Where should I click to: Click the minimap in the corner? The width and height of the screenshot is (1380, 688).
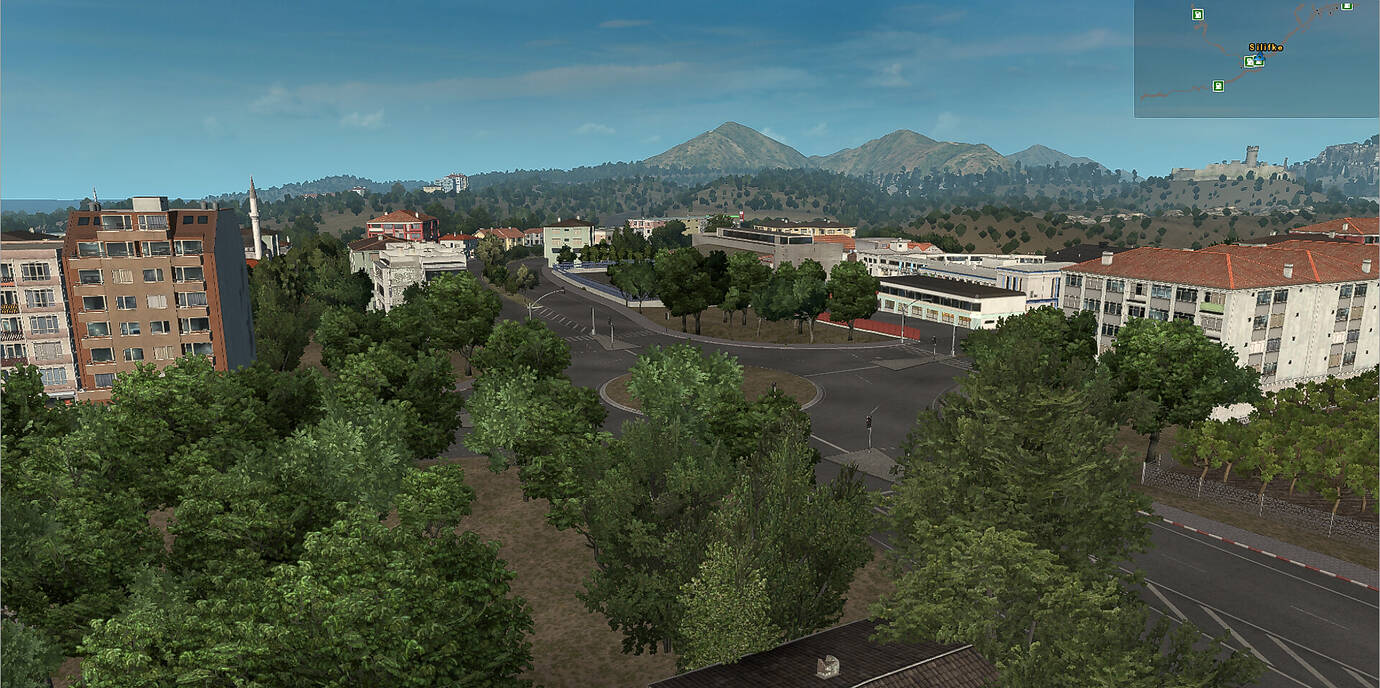(x=1256, y=58)
